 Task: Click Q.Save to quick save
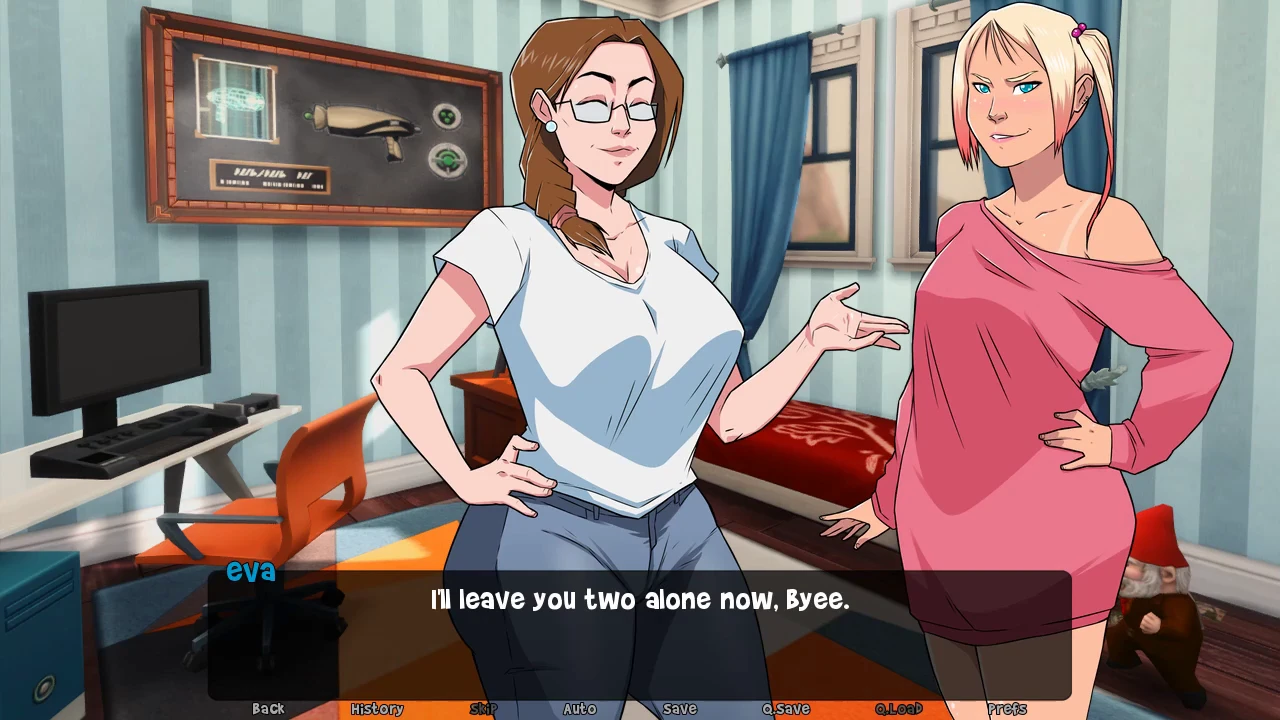(x=786, y=709)
